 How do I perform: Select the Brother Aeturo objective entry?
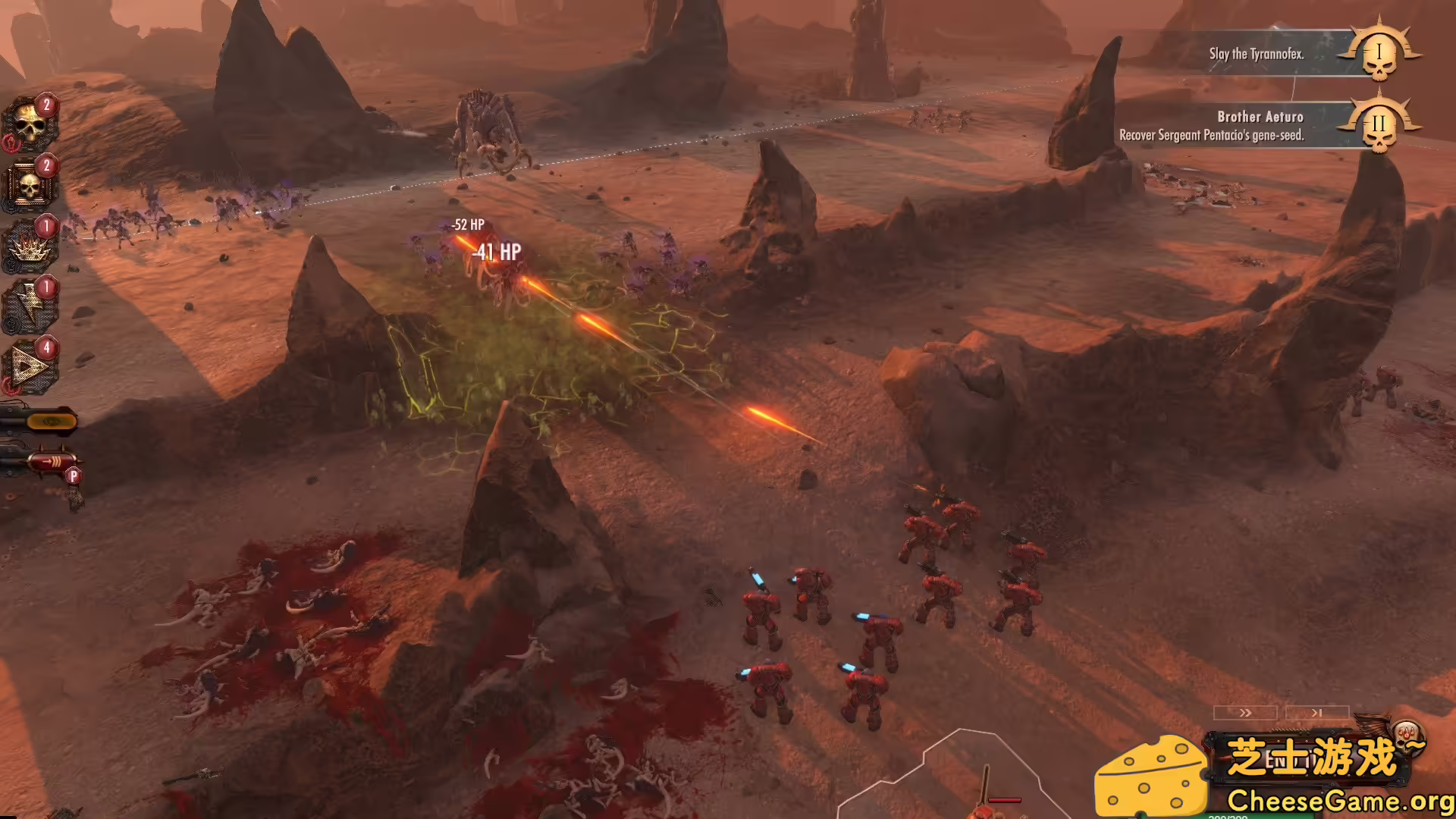pyautogui.click(x=1259, y=118)
